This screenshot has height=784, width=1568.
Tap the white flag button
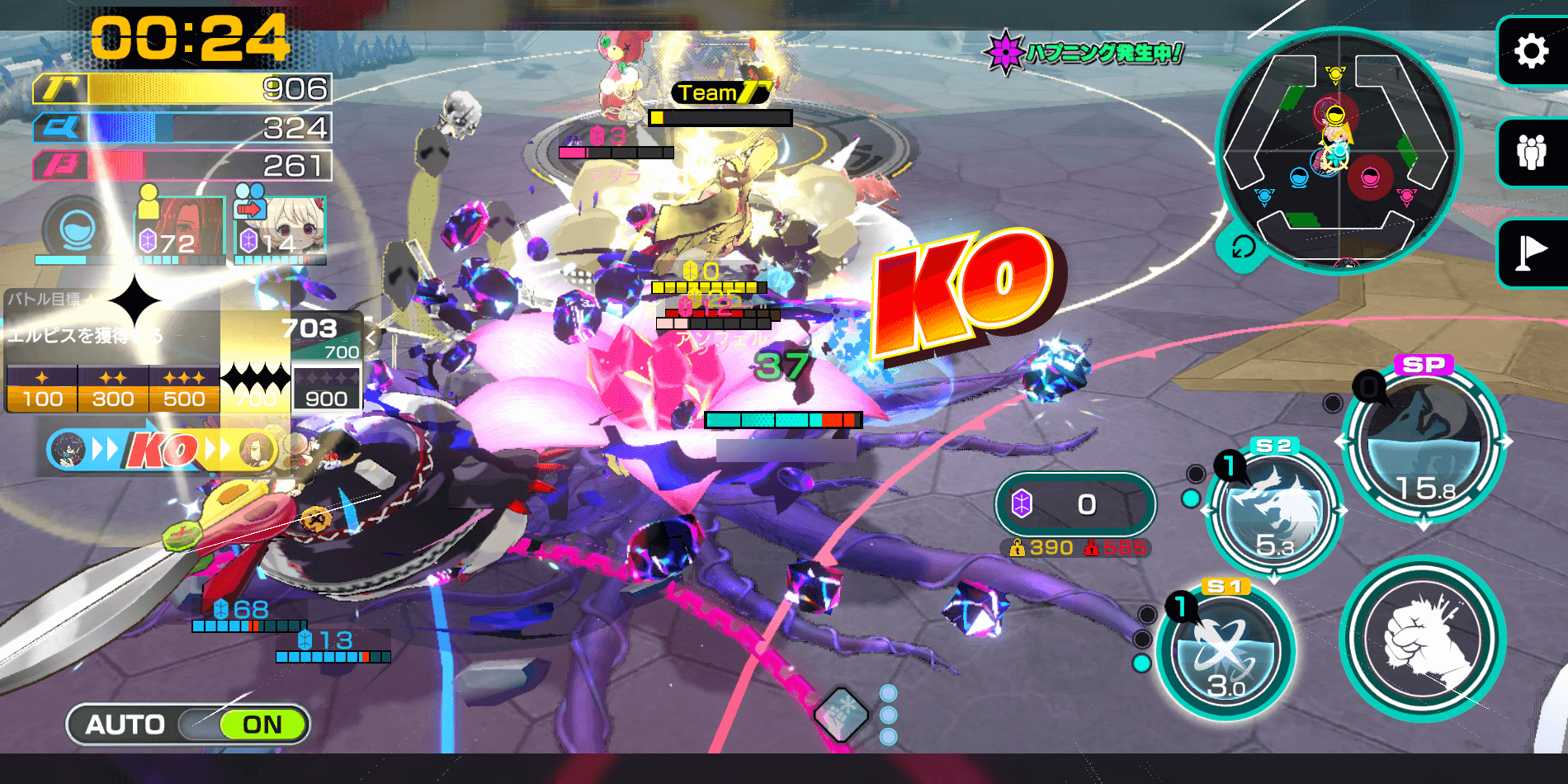point(1532,253)
